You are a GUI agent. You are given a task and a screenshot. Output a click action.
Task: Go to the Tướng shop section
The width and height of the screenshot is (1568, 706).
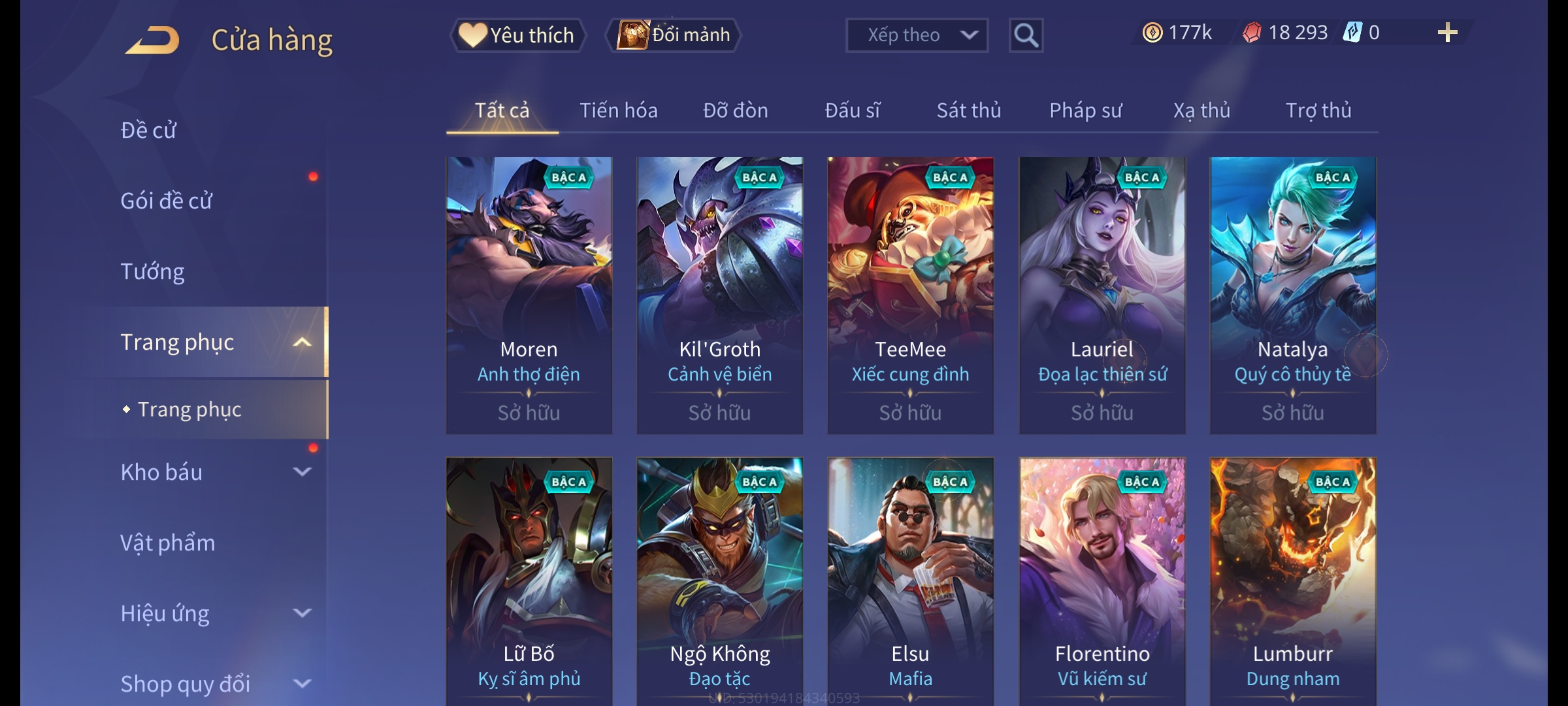[152, 271]
